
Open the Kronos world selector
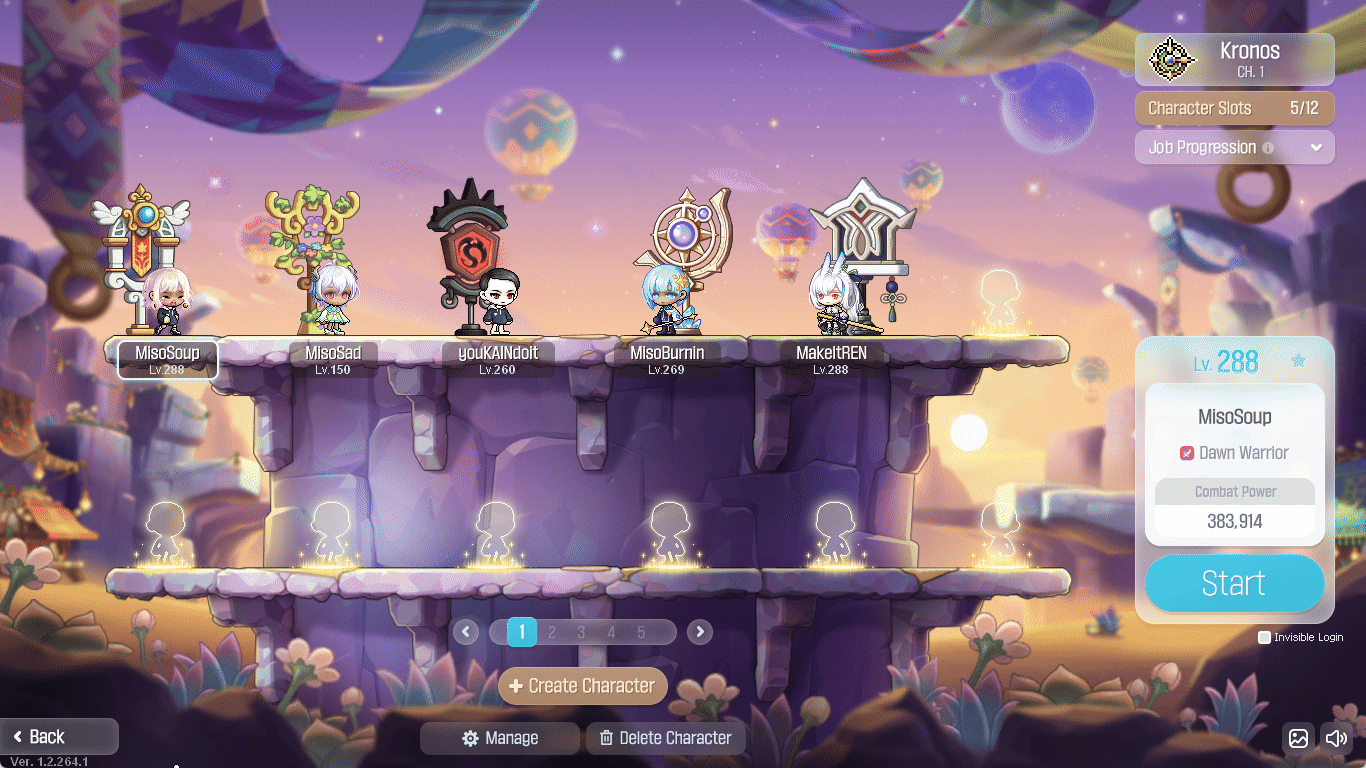tap(1234, 59)
